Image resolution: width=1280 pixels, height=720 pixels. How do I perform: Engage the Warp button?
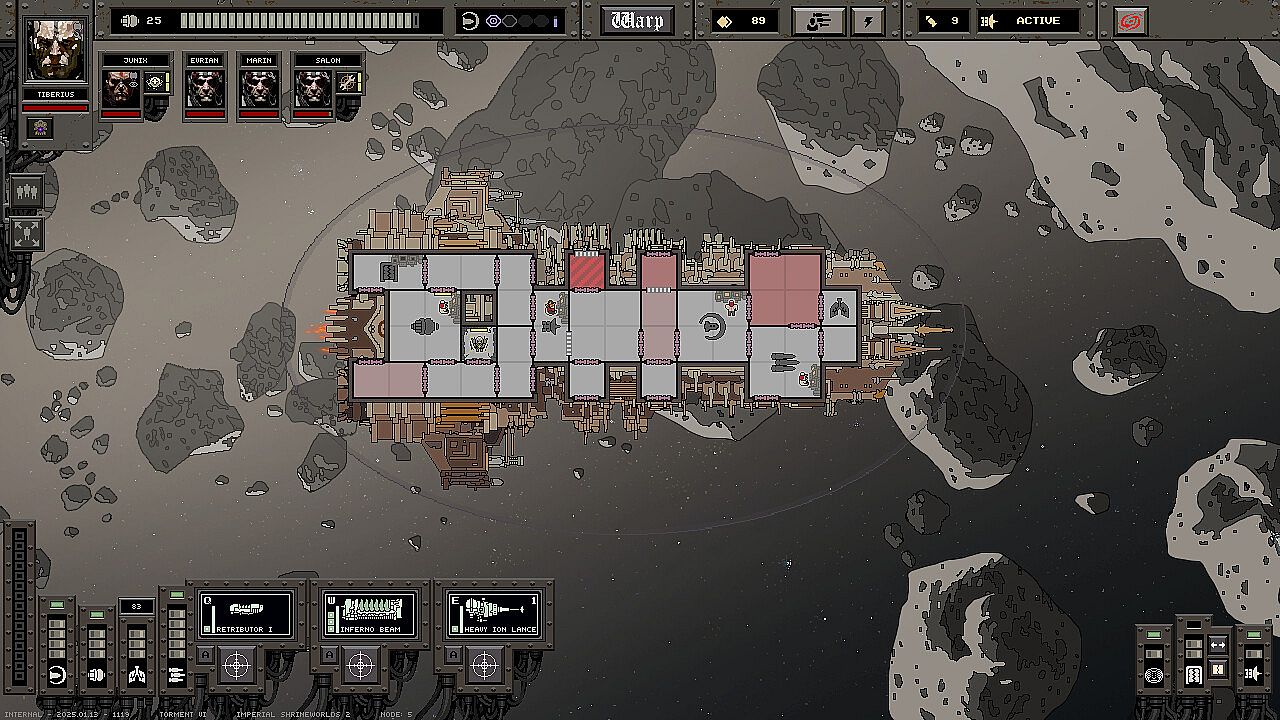(x=636, y=21)
